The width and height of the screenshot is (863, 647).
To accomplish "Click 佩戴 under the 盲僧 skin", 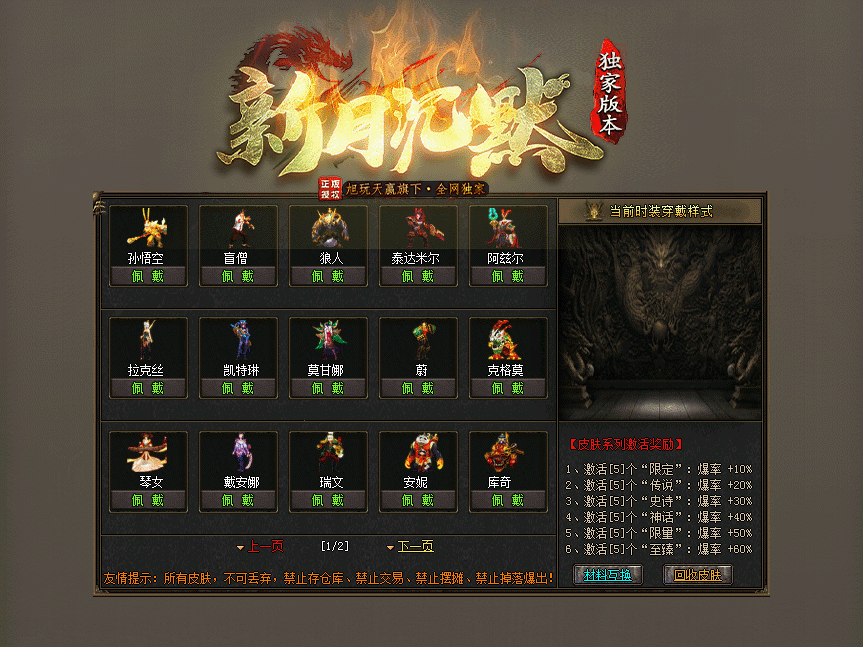I will 238,276.
